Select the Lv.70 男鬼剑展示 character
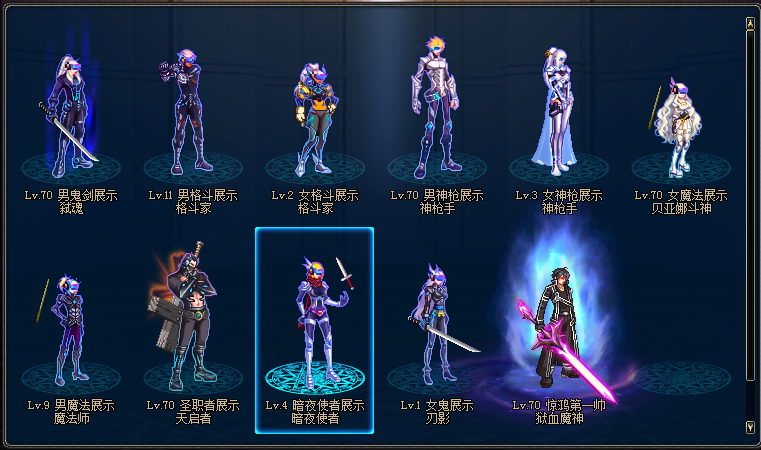Viewport: 761px width, 450px height. [x=70, y=115]
